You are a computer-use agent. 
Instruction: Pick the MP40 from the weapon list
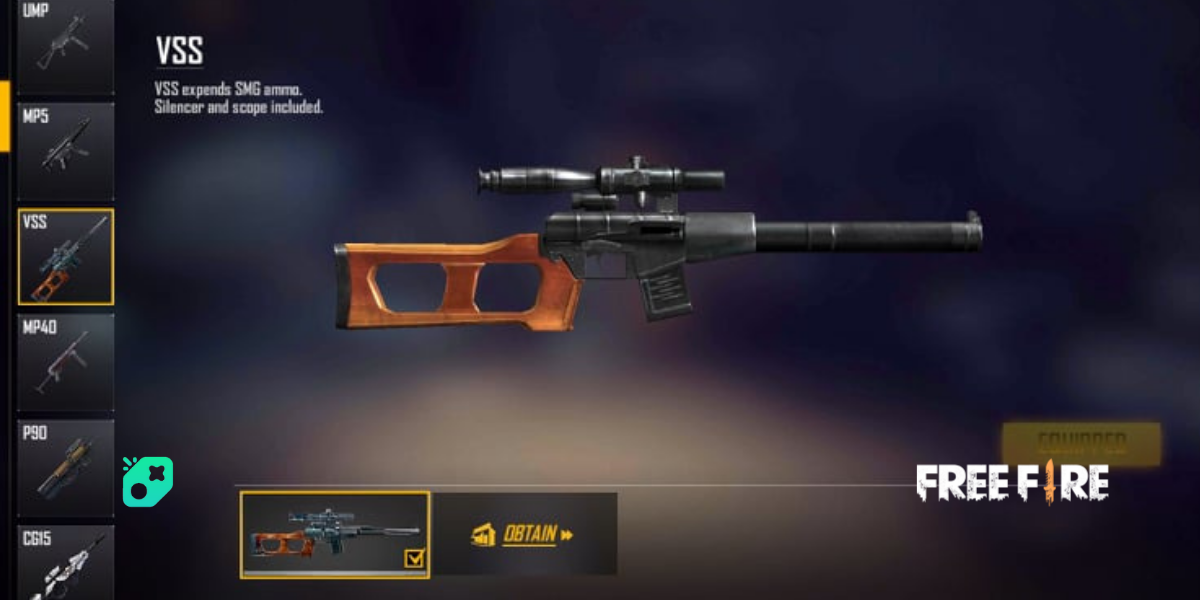click(x=65, y=362)
